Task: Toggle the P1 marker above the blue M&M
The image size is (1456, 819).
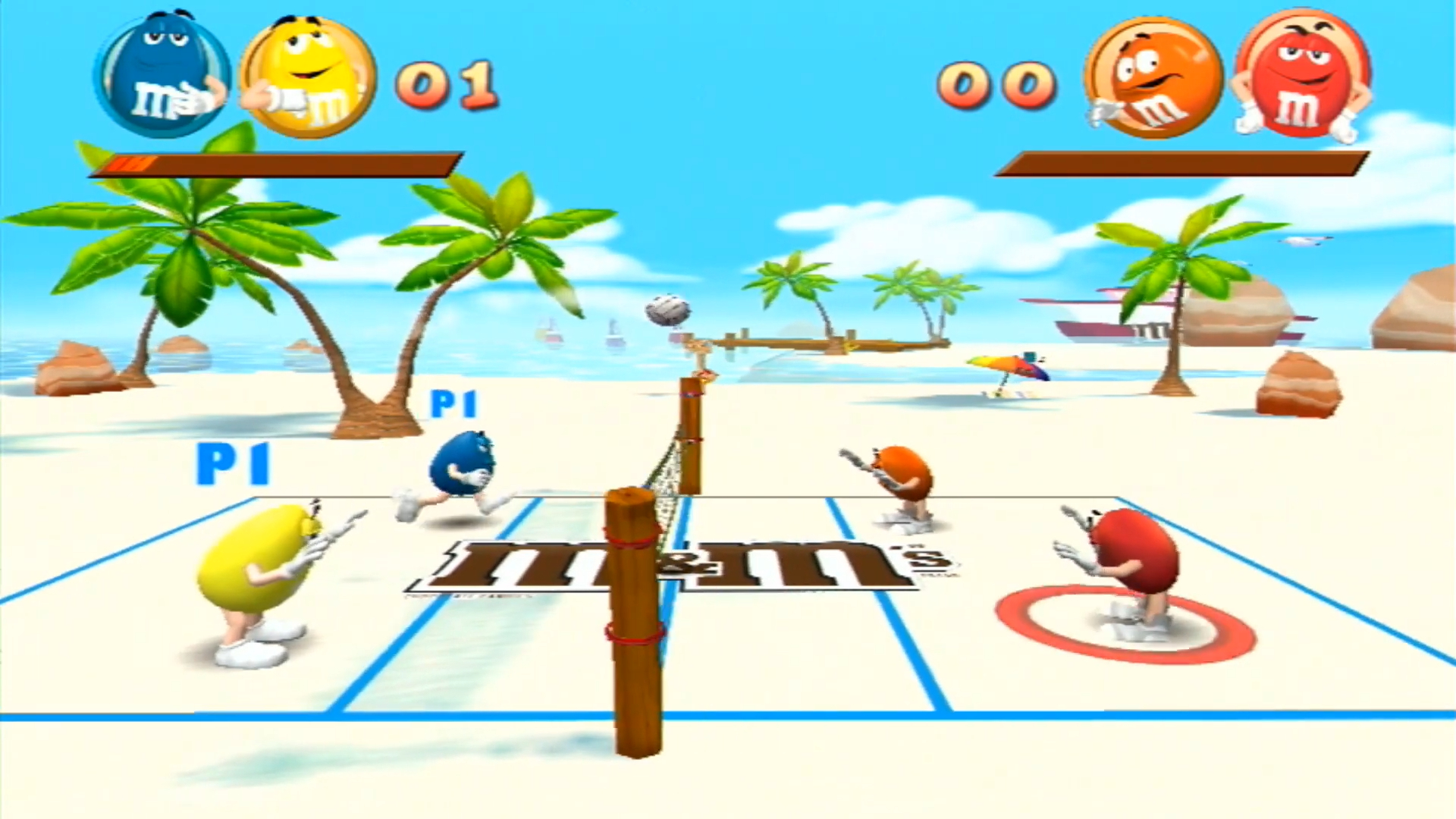Action: point(453,404)
